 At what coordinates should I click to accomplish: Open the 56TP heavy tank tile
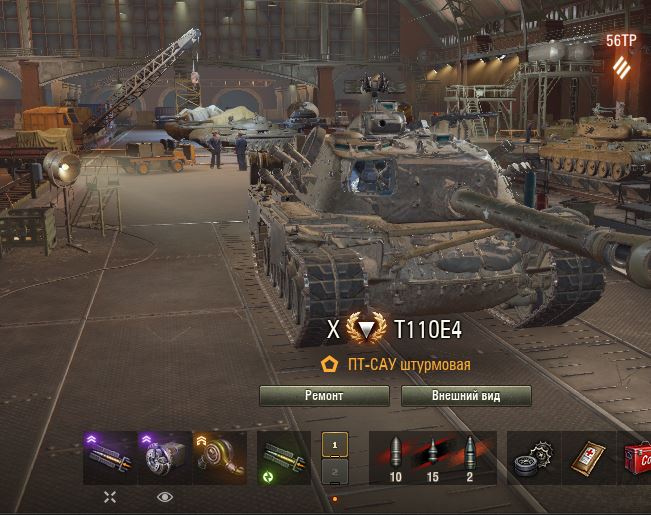pos(621,57)
